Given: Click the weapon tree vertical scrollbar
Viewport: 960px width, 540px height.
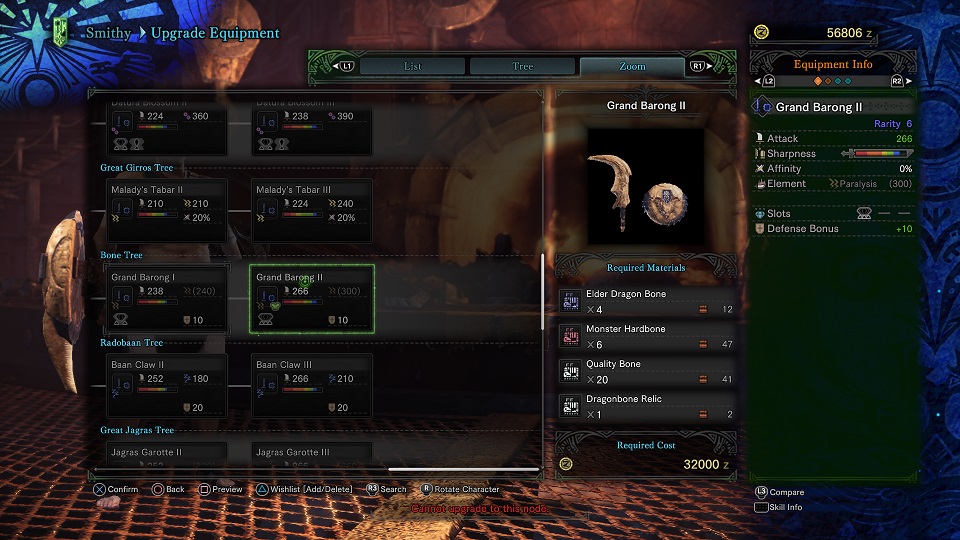Looking at the screenshot, I should 542,290.
